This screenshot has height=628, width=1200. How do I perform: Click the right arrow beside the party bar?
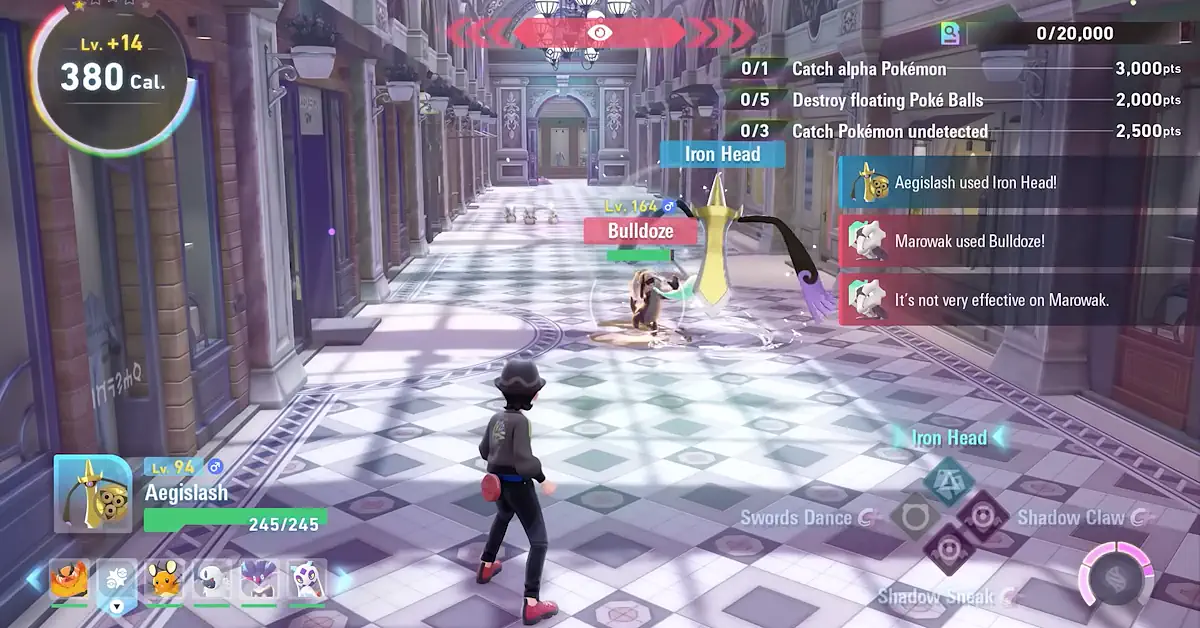point(342,580)
